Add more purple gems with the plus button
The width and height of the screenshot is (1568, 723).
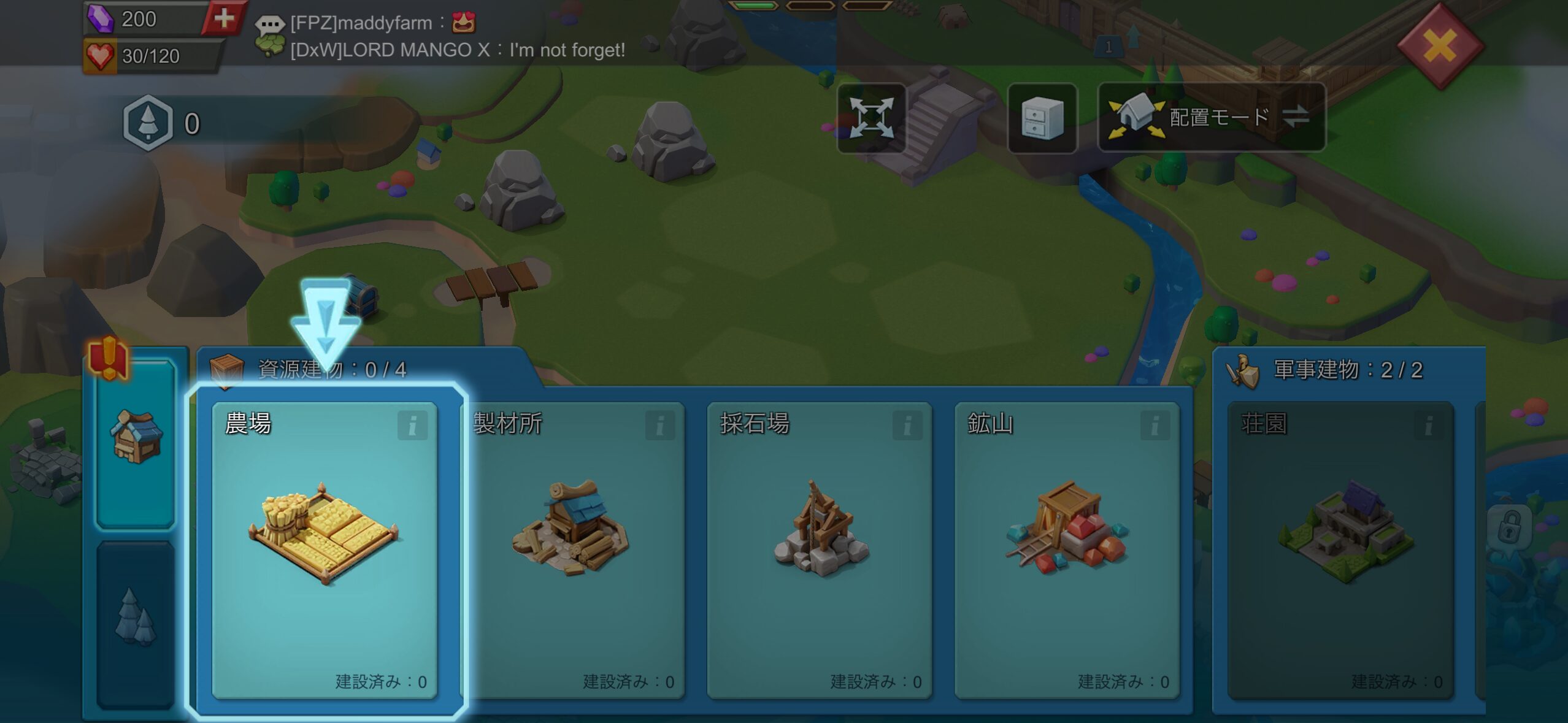click(x=224, y=18)
